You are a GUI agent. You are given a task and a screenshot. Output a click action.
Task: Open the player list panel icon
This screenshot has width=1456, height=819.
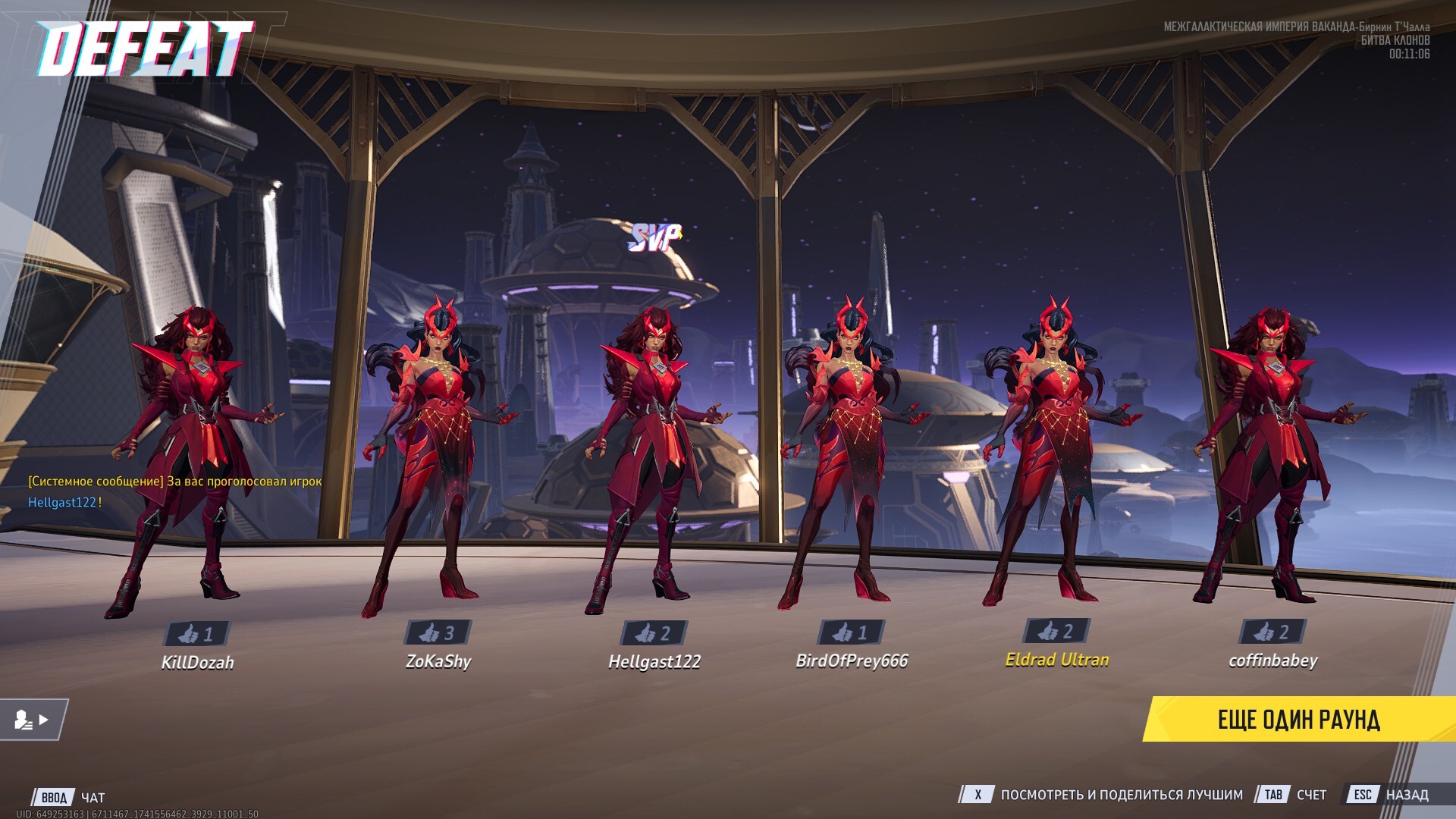tap(33, 720)
